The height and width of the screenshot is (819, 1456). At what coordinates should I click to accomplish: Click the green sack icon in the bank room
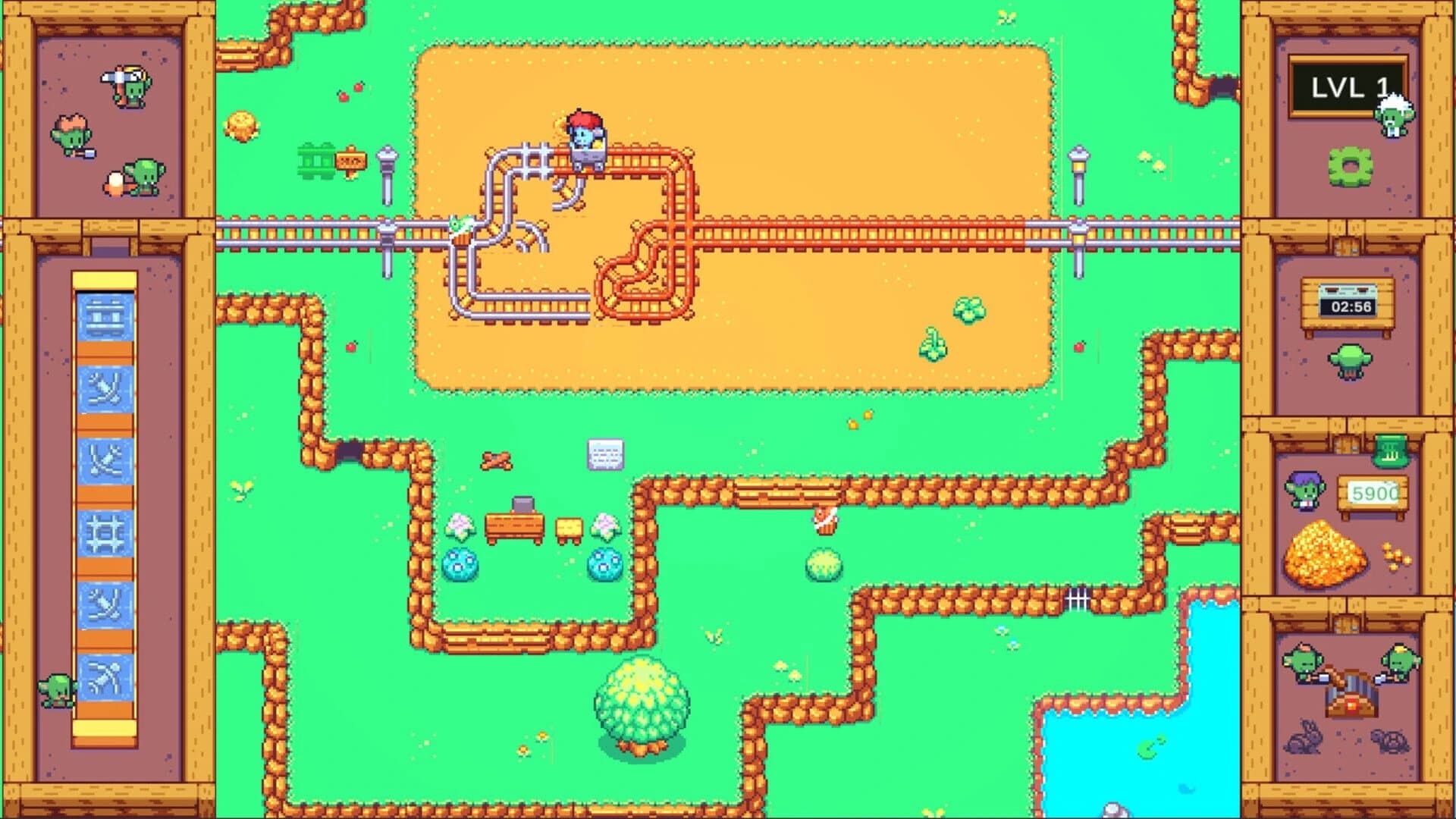[1391, 452]
